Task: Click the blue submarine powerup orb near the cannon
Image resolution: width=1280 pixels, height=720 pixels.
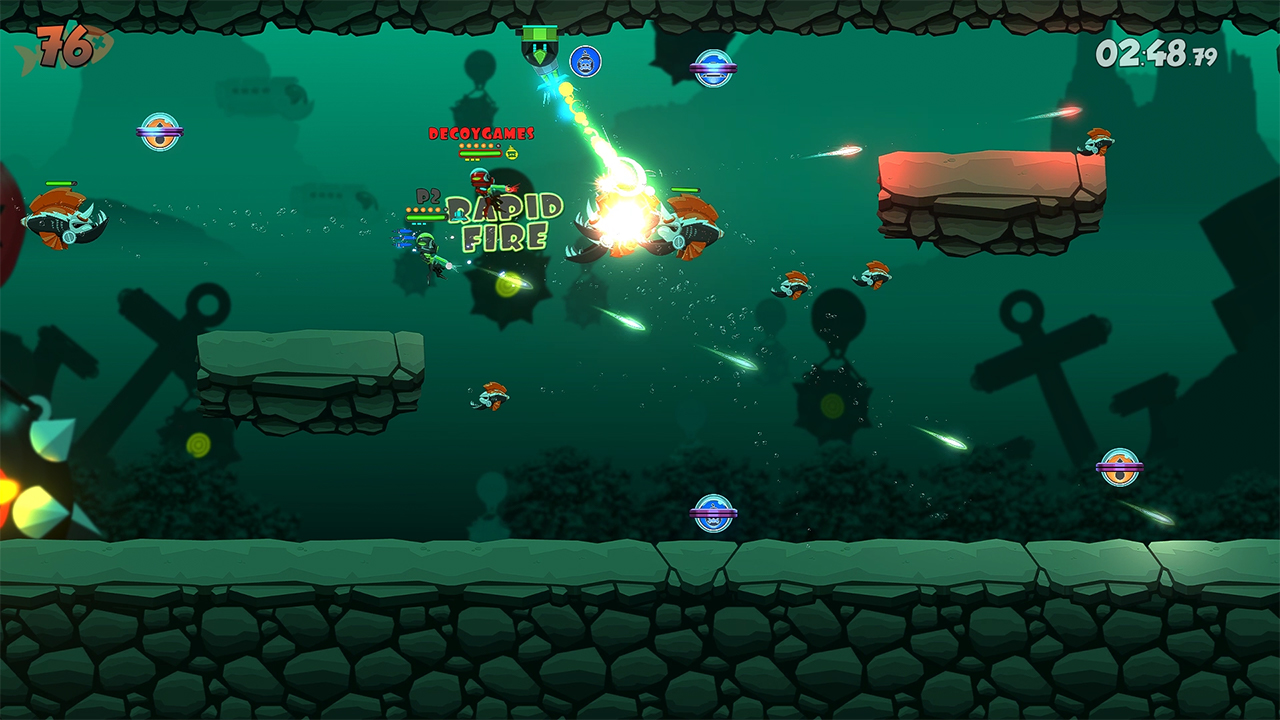Action: click(x=585, y=62)
